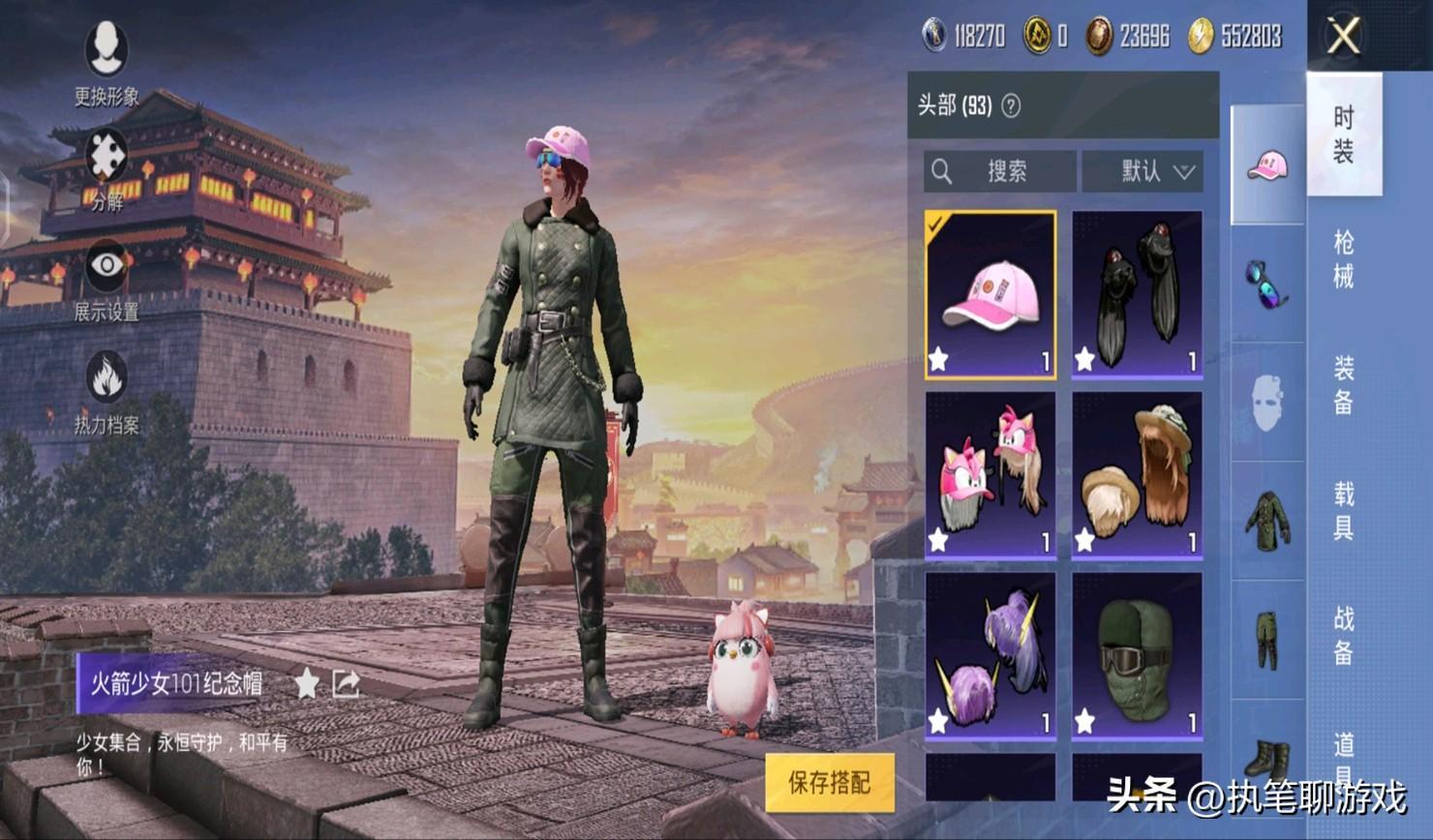Open the 默认 sort dropdown
Image resolution: width=1433 pixels, height=840 pixels.
point(1143,171)
